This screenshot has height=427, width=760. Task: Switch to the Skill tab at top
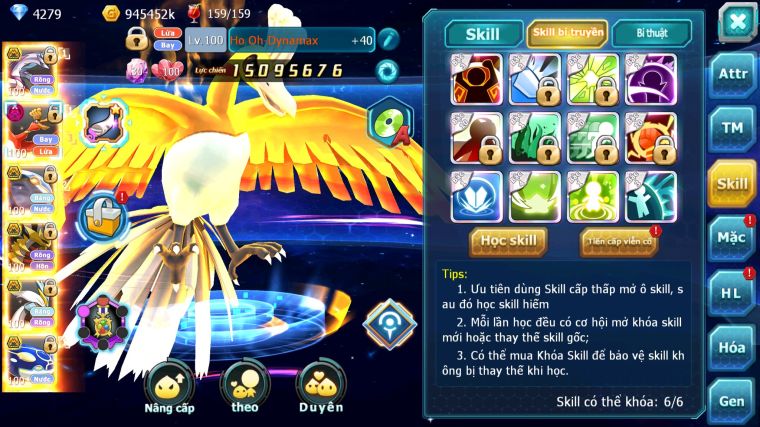tap(483, 34)
